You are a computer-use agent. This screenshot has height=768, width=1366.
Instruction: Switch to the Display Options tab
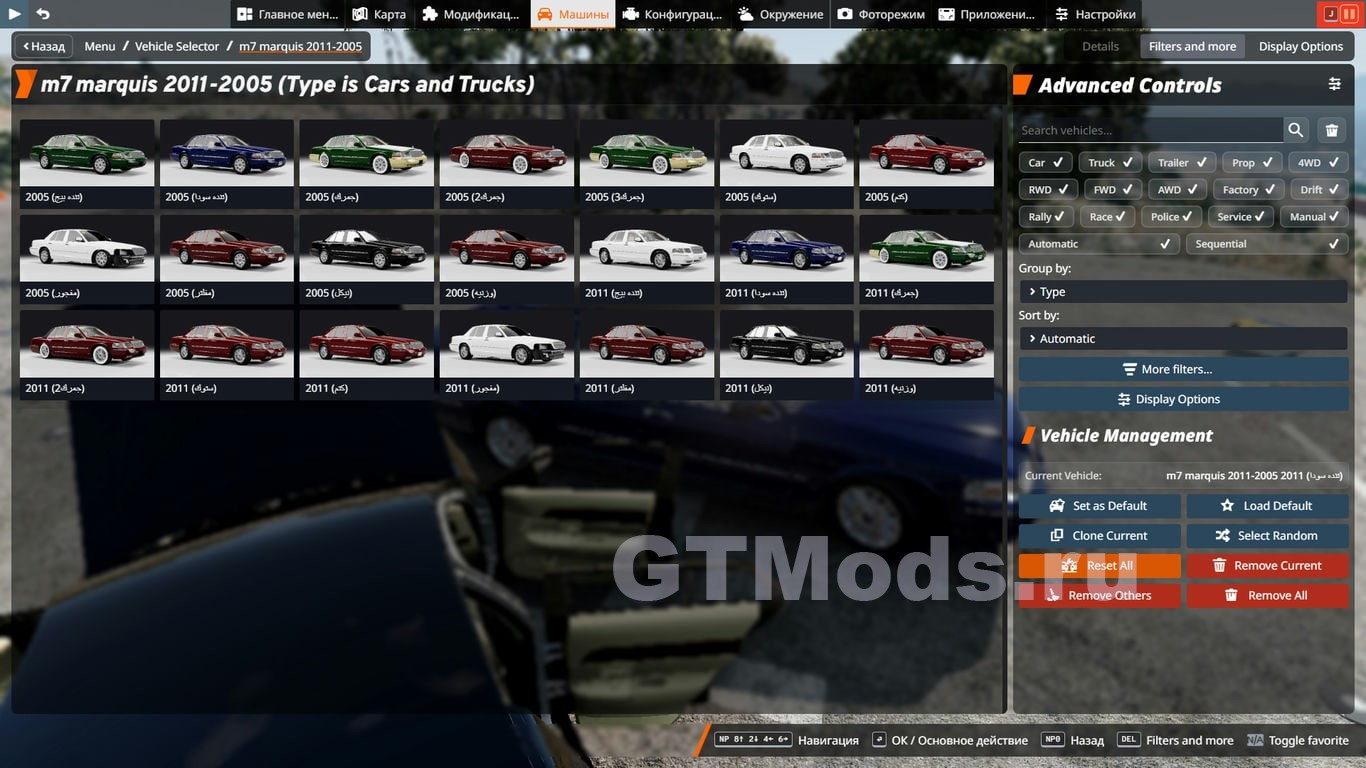1300,46
